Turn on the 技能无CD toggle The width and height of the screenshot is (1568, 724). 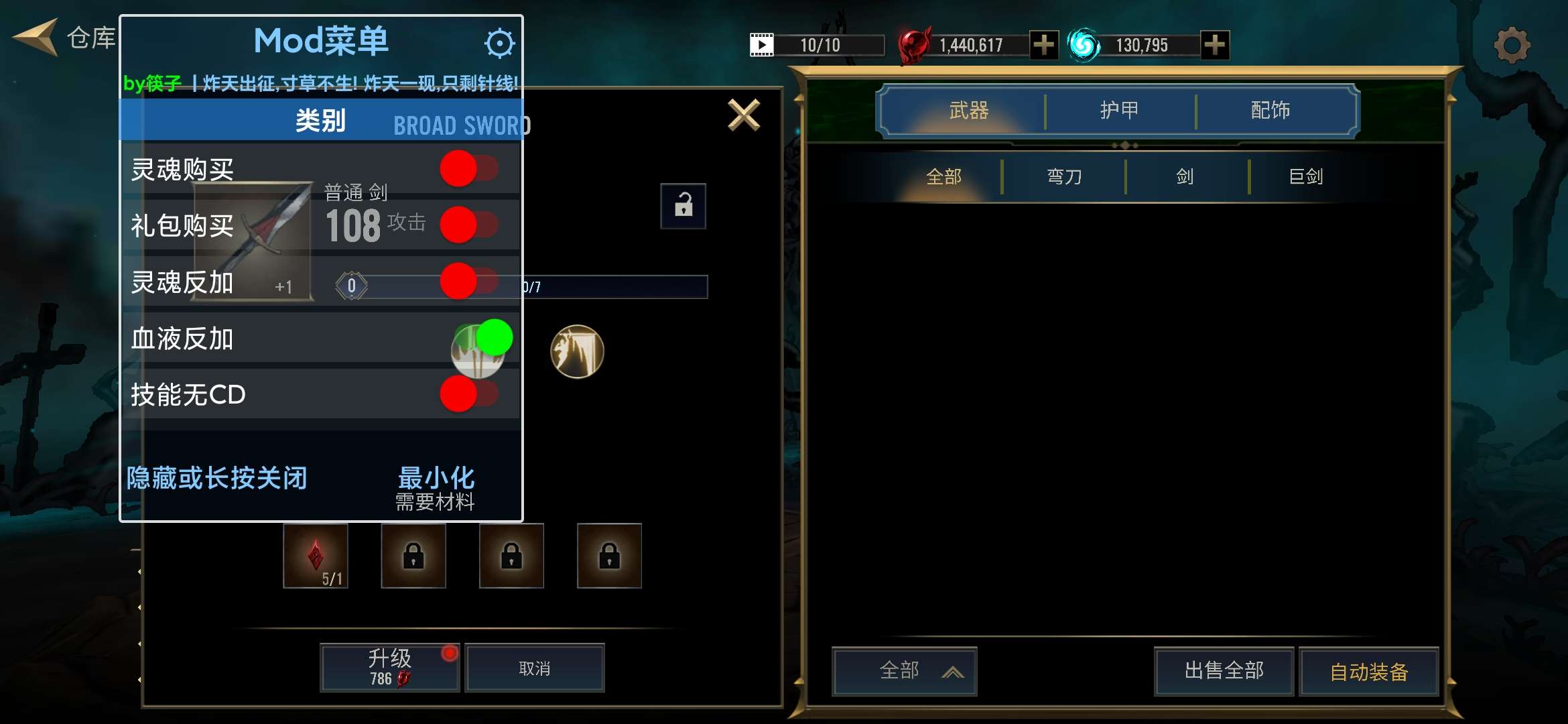467,396
